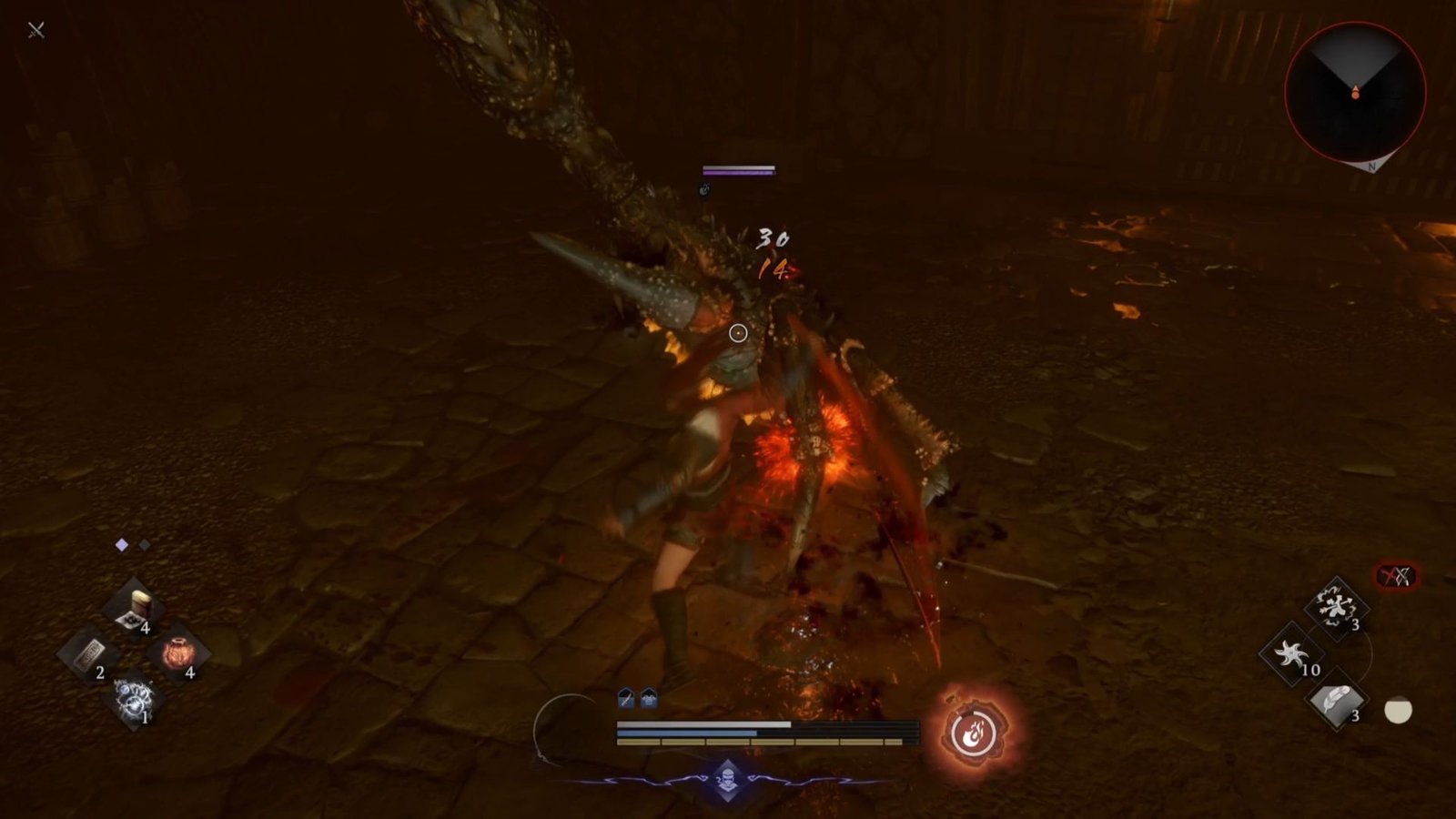Toggle the gray diamond status marker

click(146, 545)
